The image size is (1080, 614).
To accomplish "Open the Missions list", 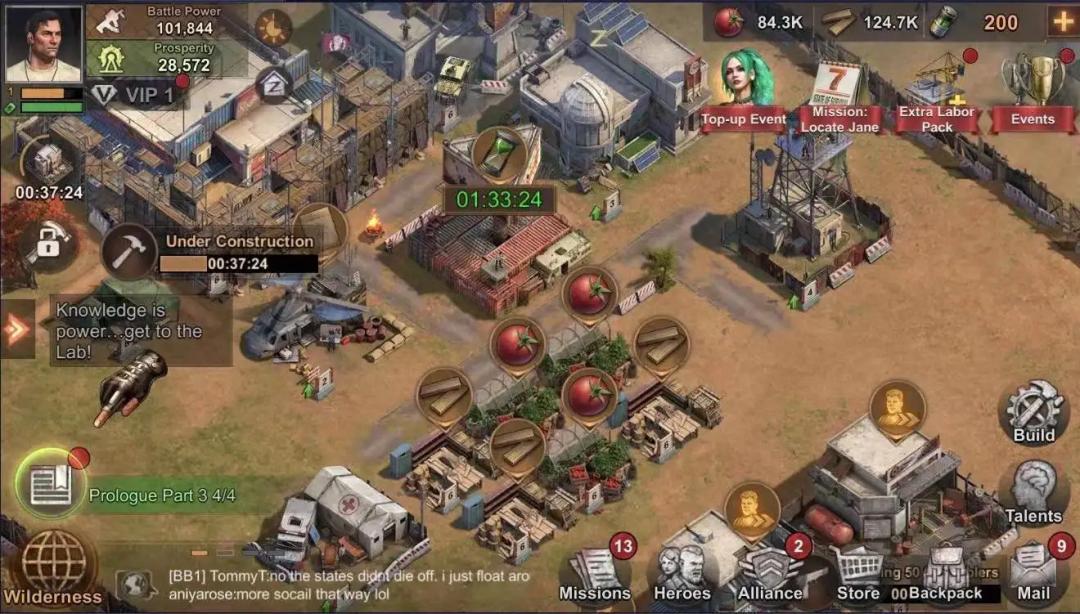I will [x=596, y=575].
